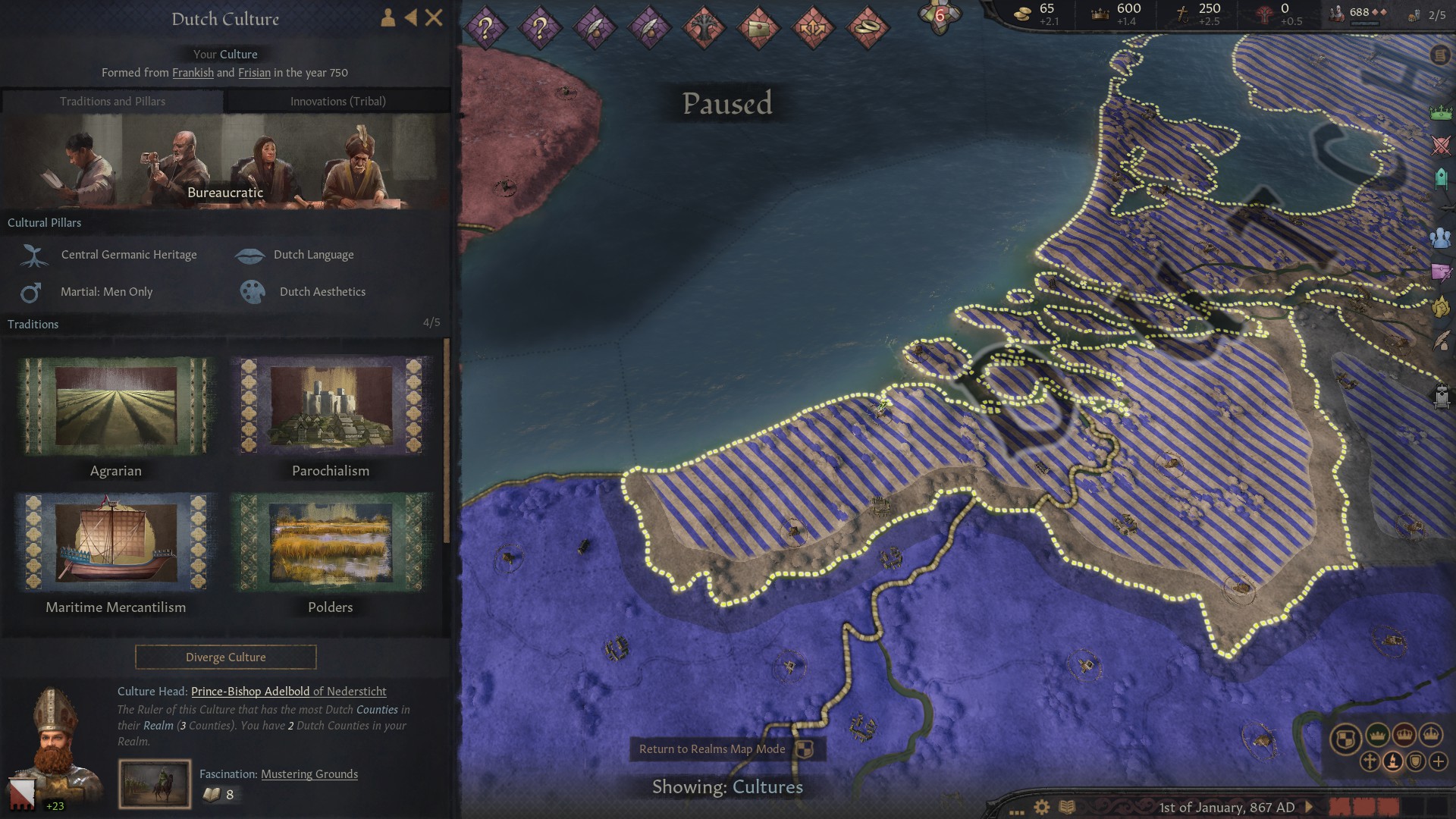Open the Frankish culture link
Image resolution: width=1456 pixels, height=819 pixels.
193,73
